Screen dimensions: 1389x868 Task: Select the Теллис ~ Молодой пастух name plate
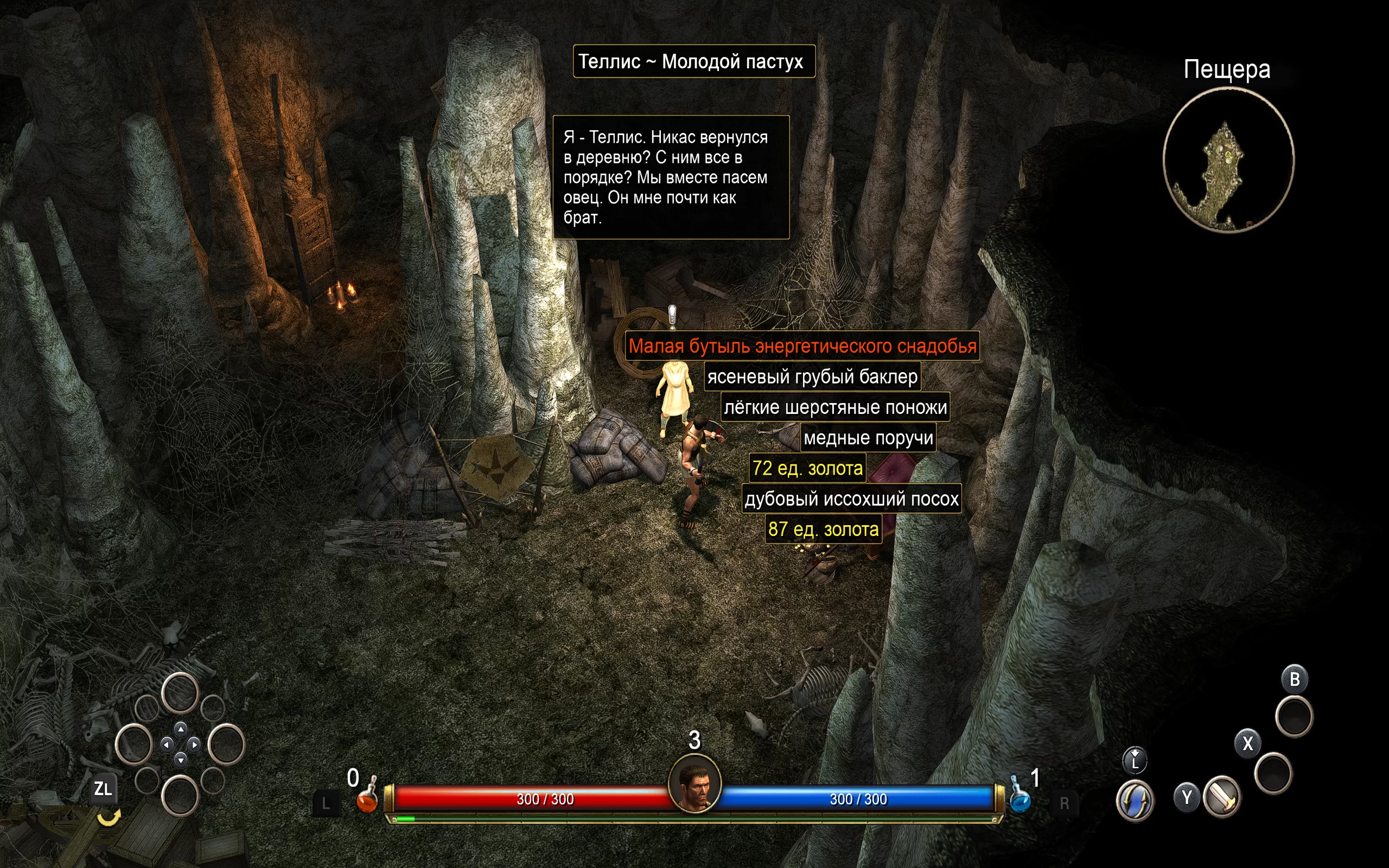pyautogui.click(x=694, y=61)
